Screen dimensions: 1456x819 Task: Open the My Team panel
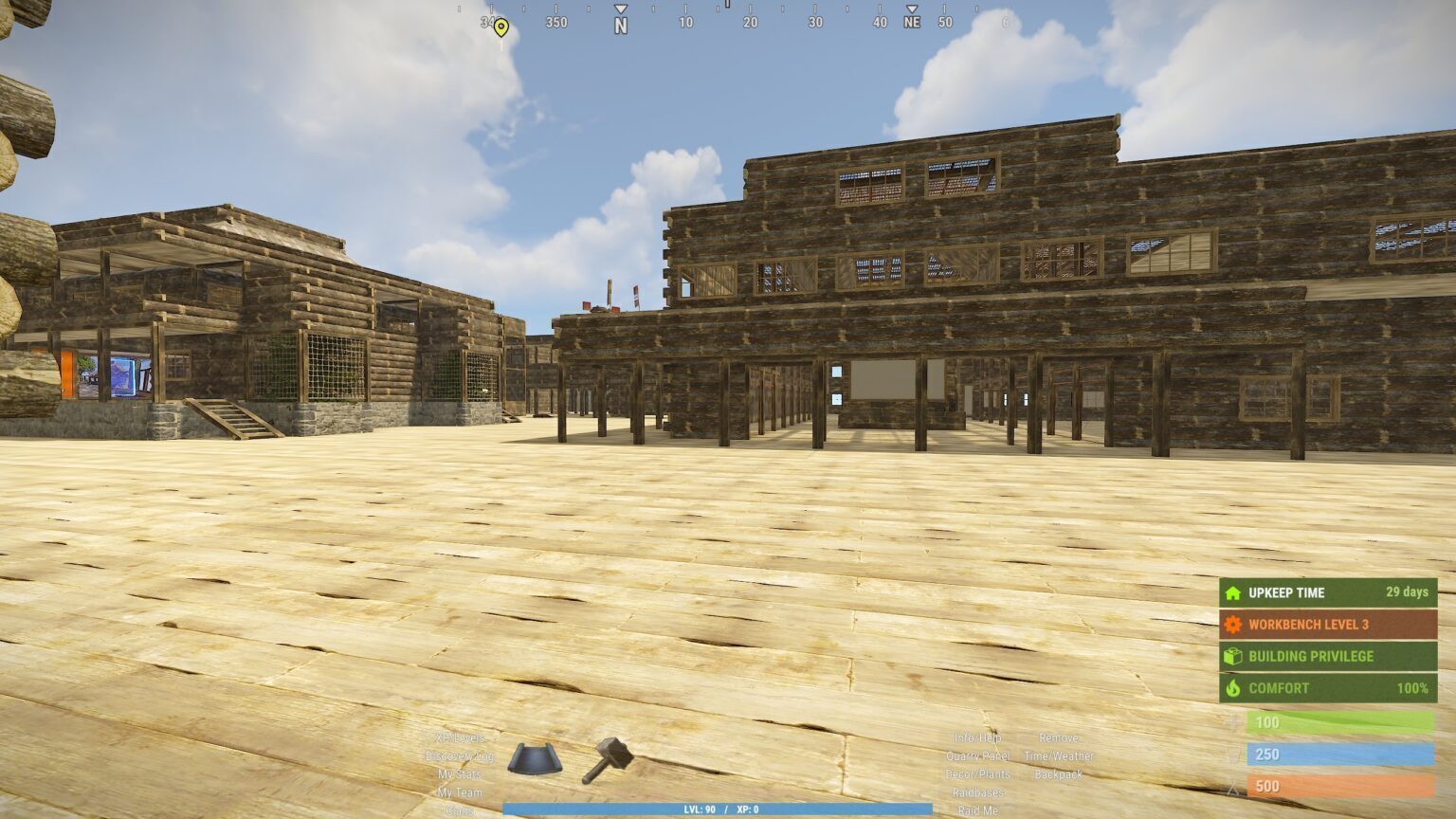460,792
